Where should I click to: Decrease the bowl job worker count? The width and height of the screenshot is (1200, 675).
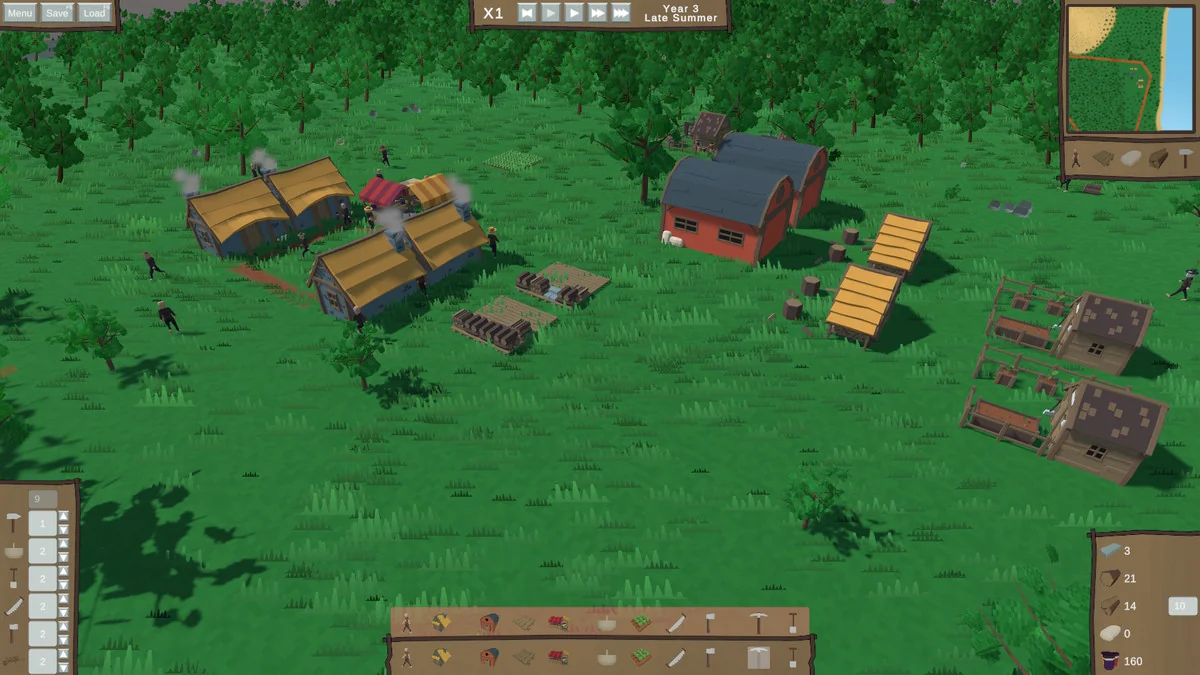pyautogui.click(x=64, y=557)
